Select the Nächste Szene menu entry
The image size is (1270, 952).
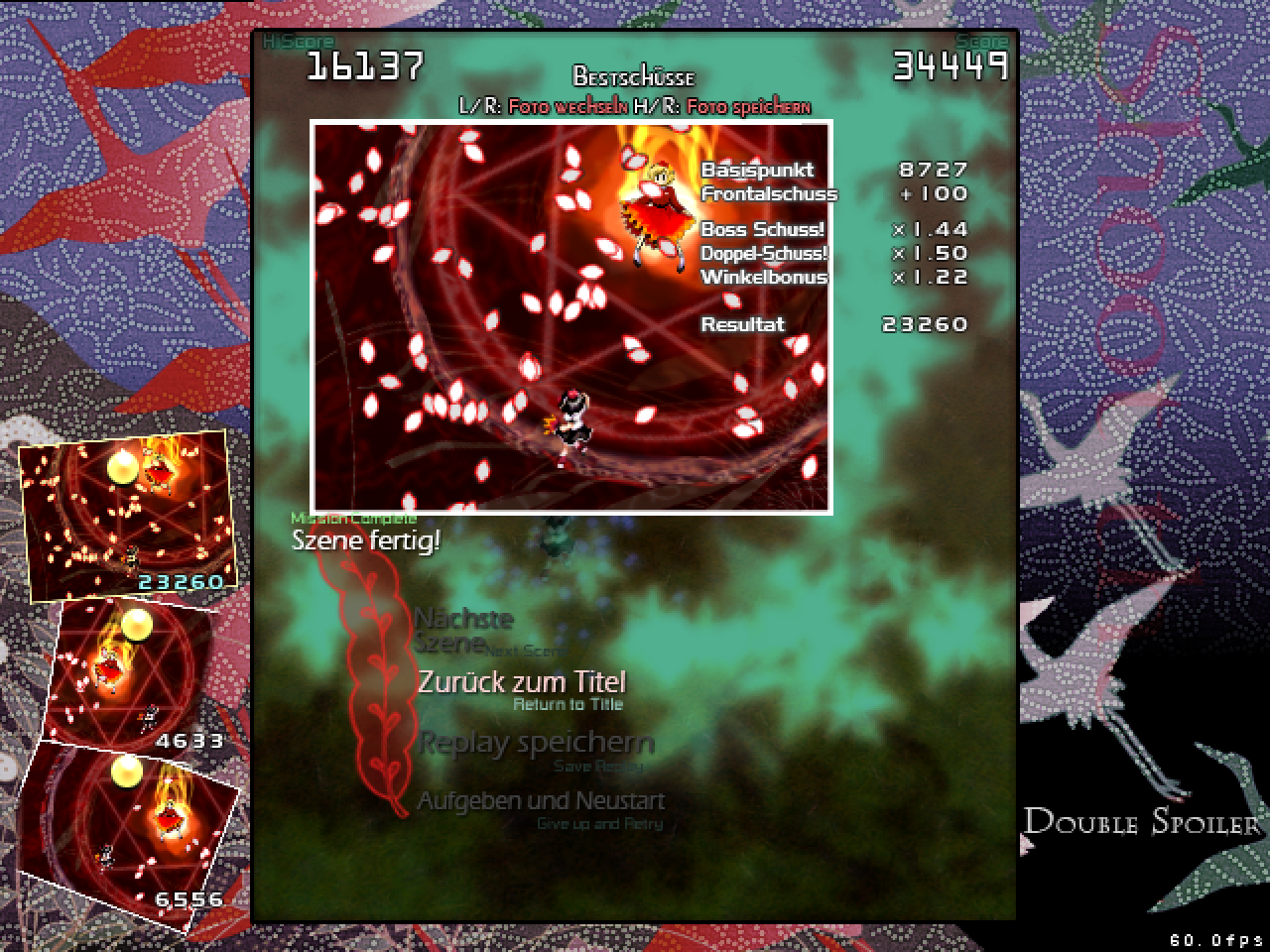[x=464, y=631]
